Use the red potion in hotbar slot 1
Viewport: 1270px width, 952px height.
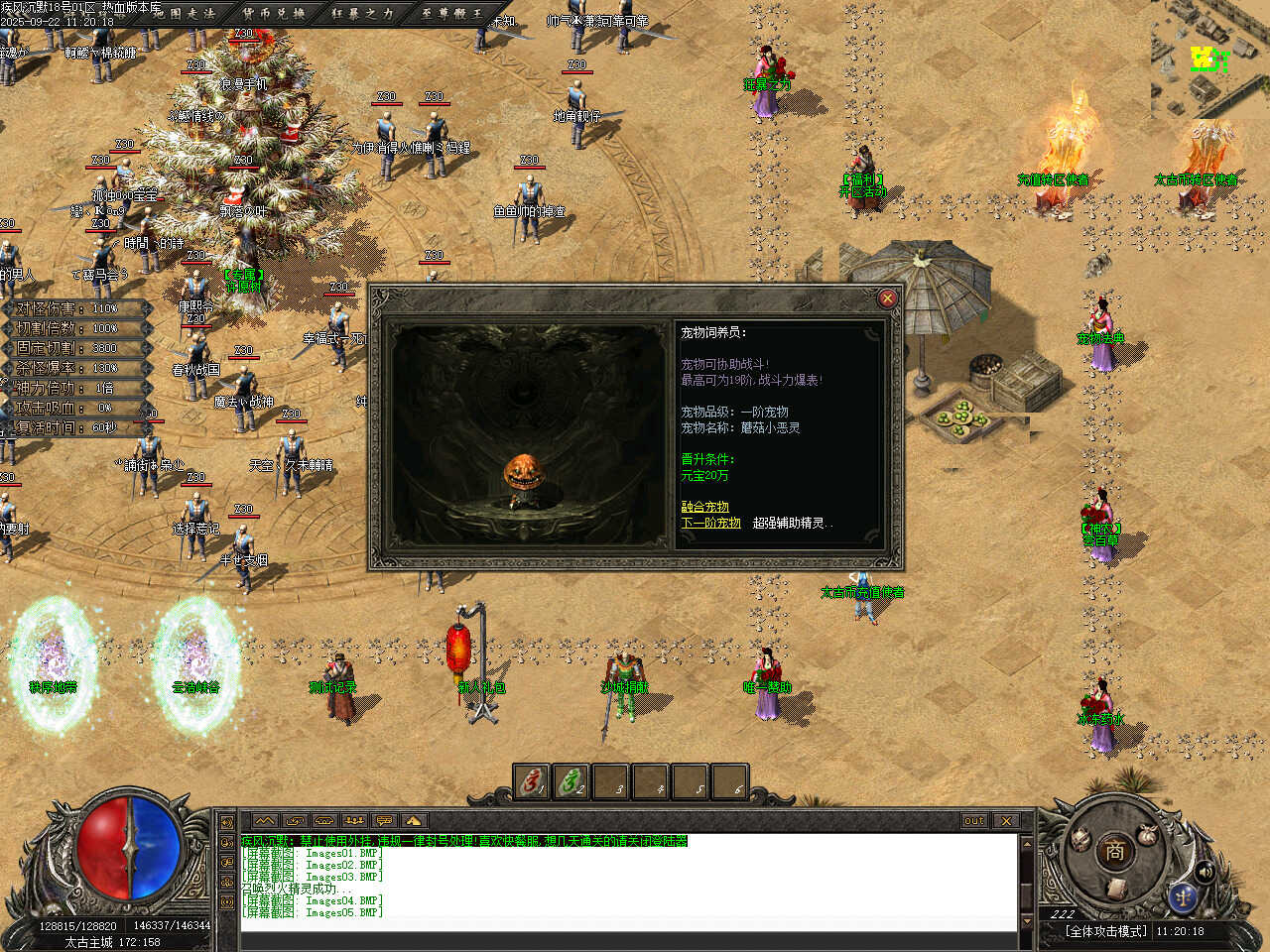[532, 781]
